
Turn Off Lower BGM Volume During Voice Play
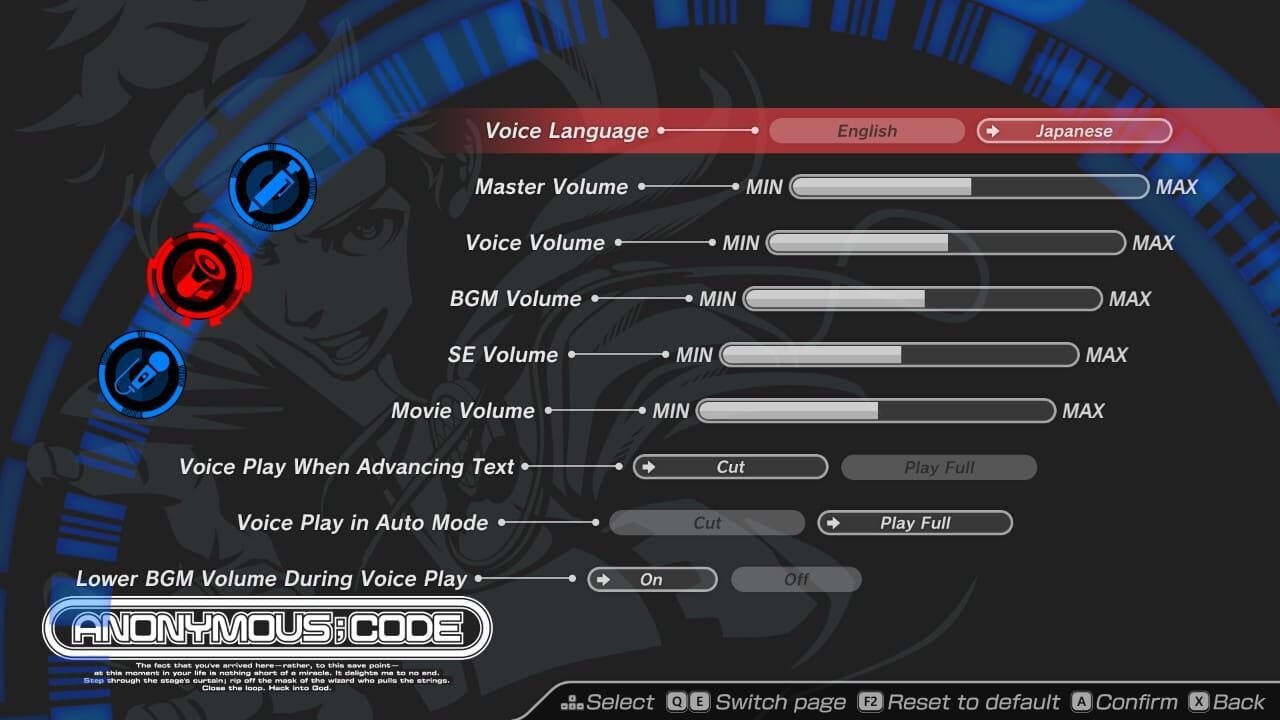(796, 579)
